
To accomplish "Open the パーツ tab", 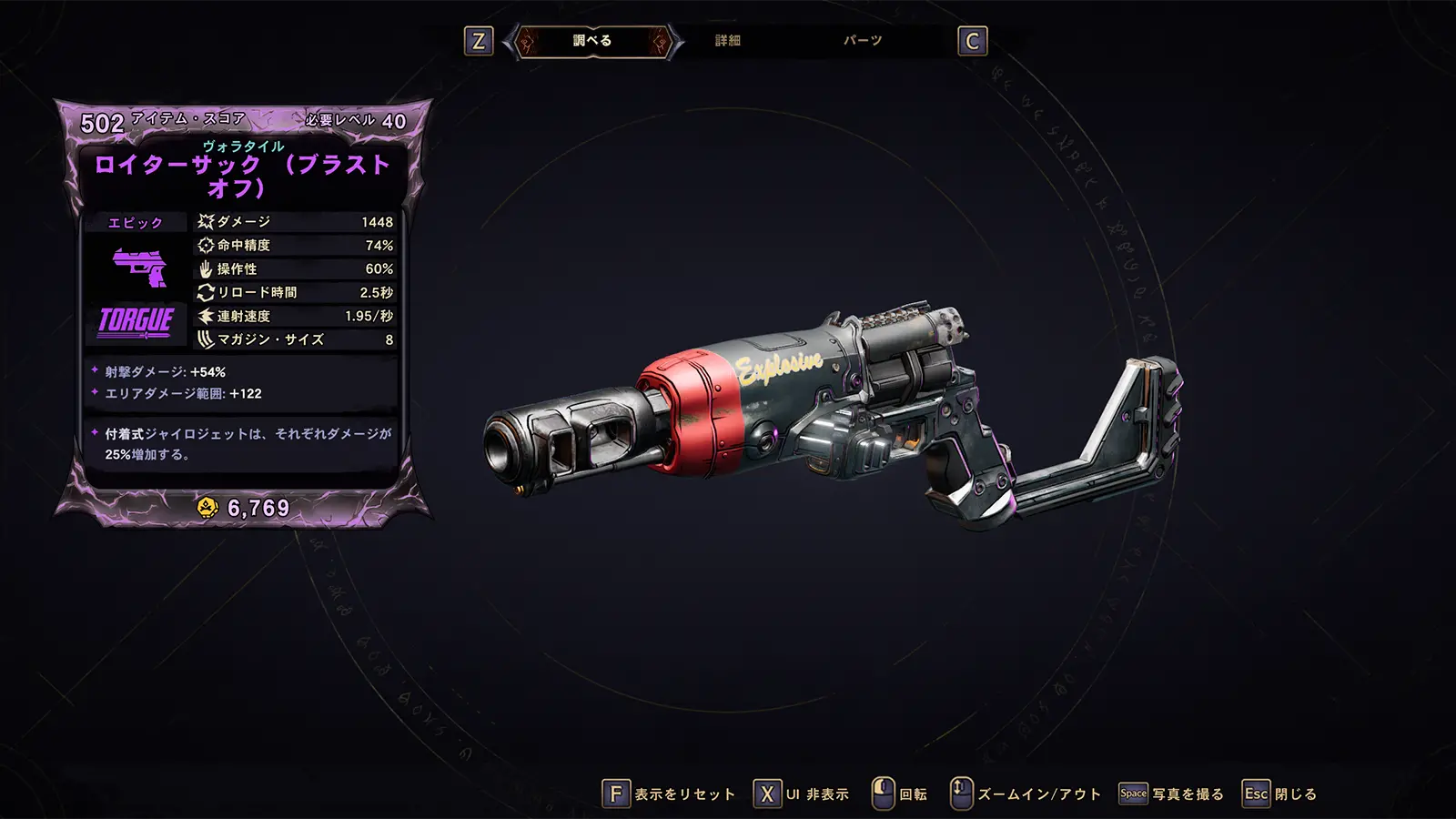I will (862, 41).
